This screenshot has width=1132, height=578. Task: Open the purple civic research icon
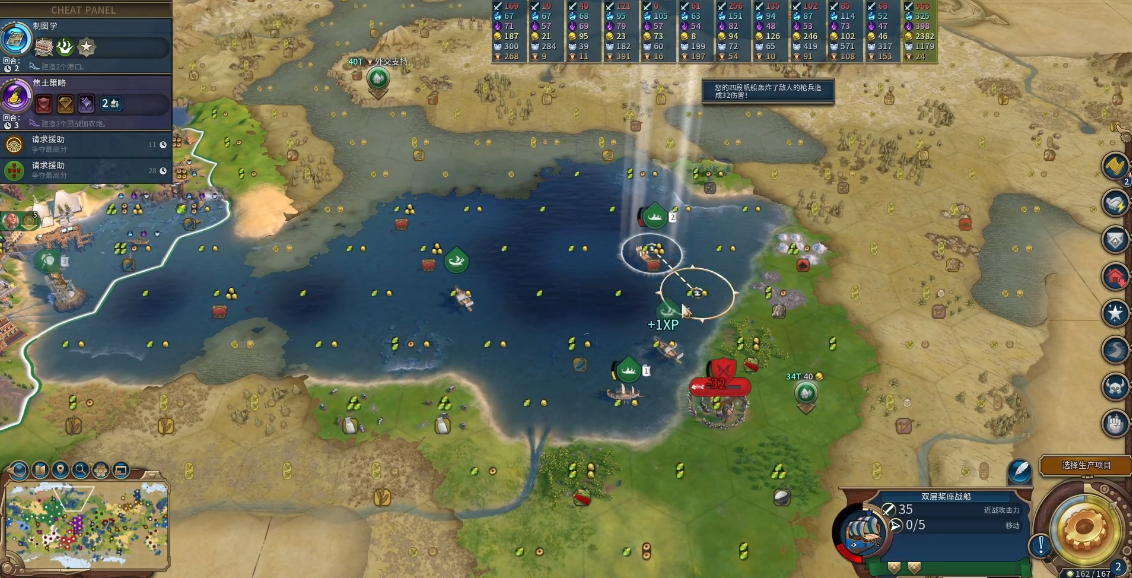point(17,97)
